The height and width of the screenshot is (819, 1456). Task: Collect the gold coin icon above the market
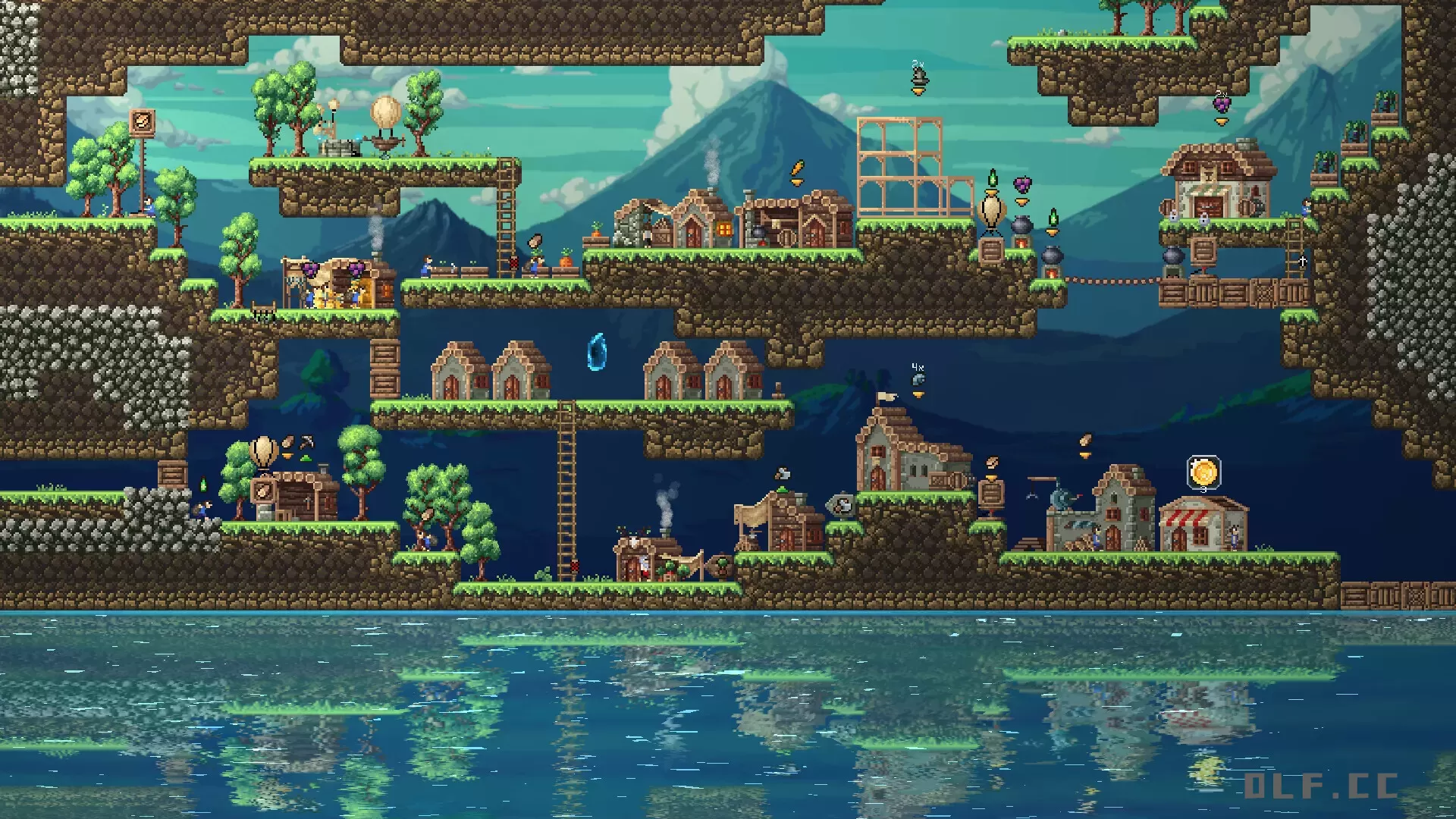pyautogui.click(x=1203, y=472)
